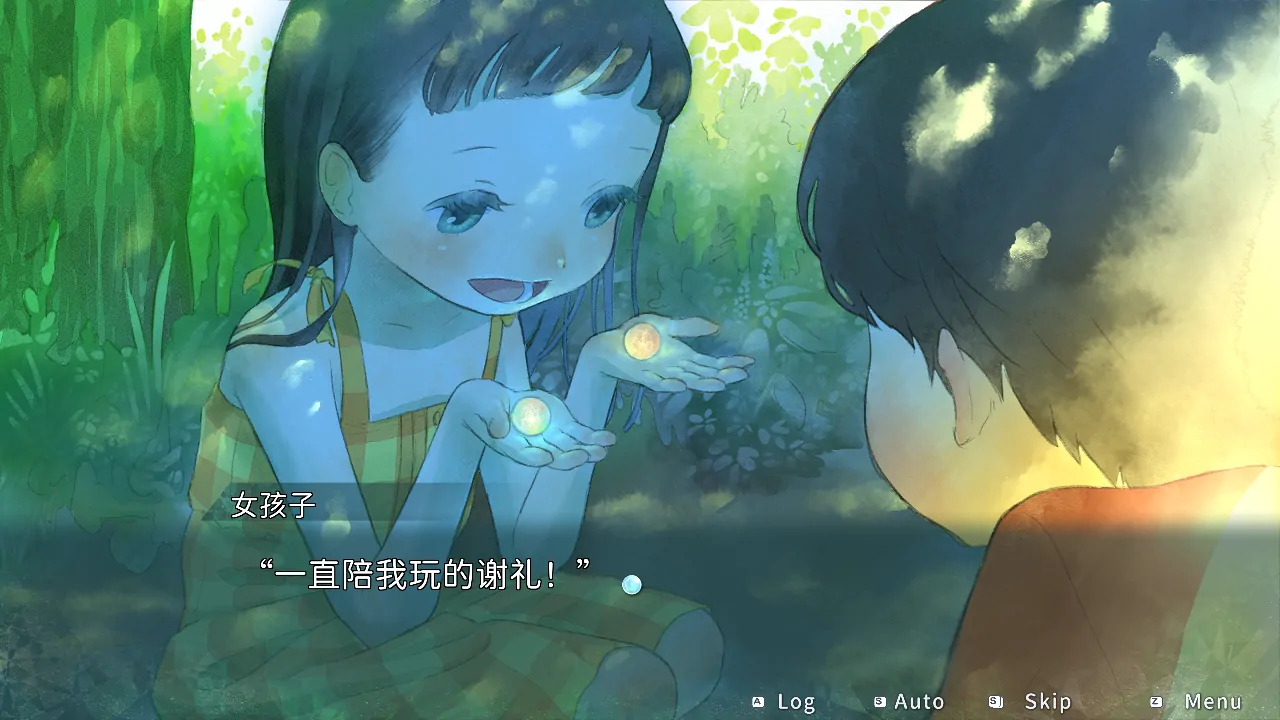Advance dialogue via the glowing orb indicator

631,585
